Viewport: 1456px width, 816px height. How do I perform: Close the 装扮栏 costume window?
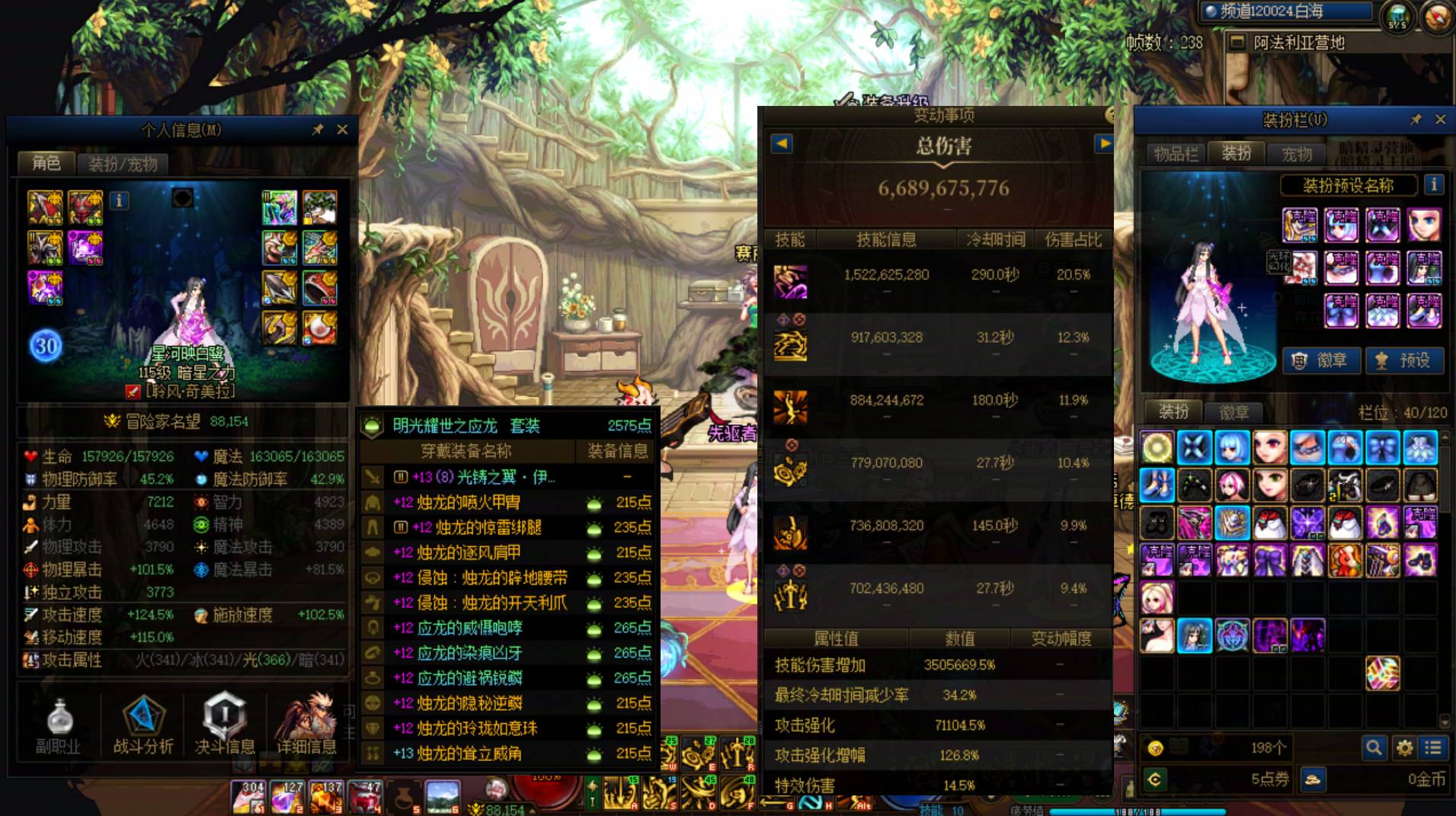click(1440, 120)
